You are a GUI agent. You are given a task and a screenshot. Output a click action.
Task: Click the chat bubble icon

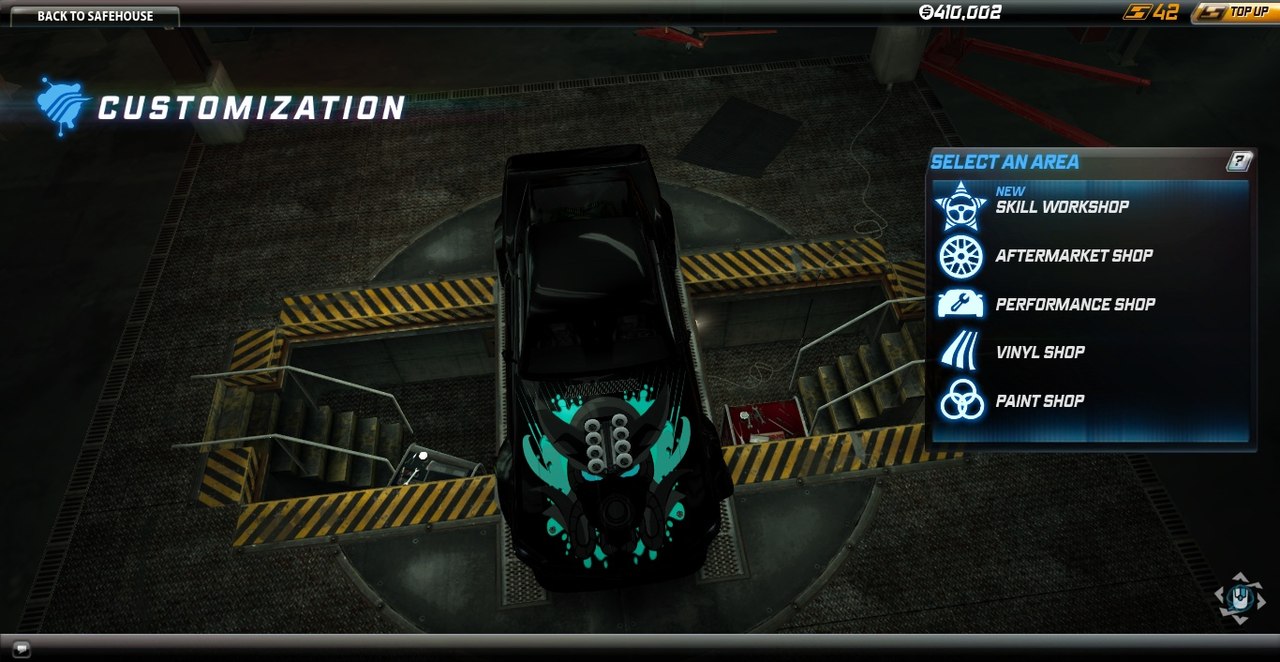(22, 649)
